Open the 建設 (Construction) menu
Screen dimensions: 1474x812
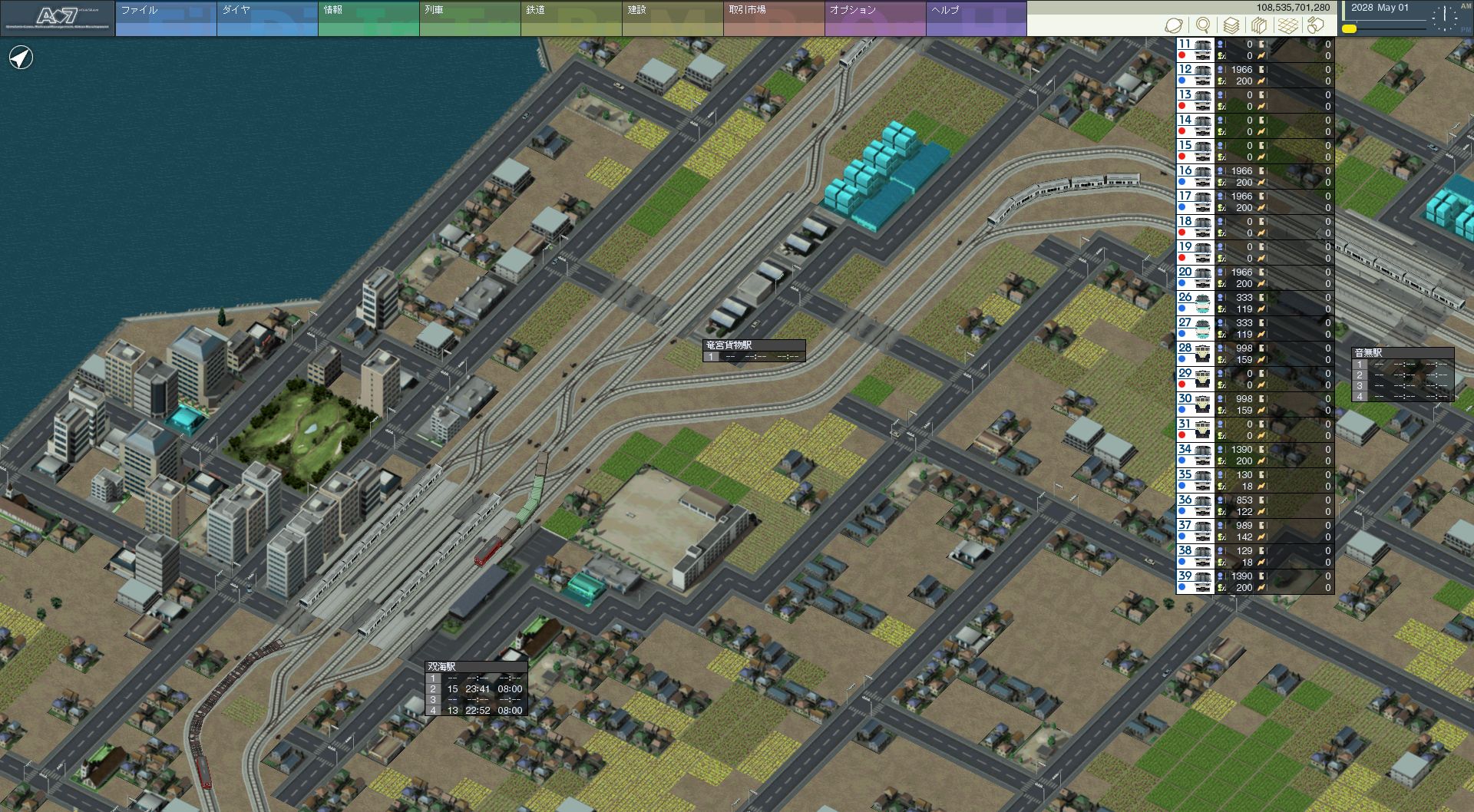coord(673,18)
